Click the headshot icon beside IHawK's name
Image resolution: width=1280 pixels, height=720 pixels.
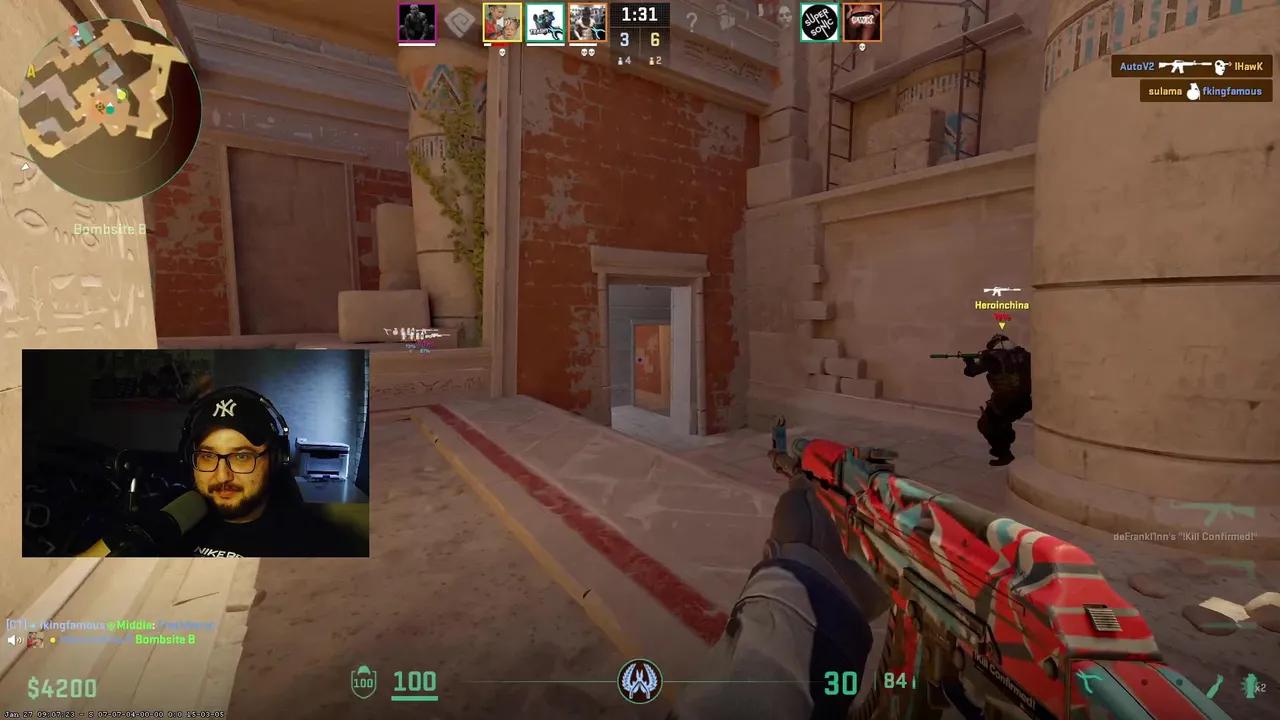point(1220,67)
